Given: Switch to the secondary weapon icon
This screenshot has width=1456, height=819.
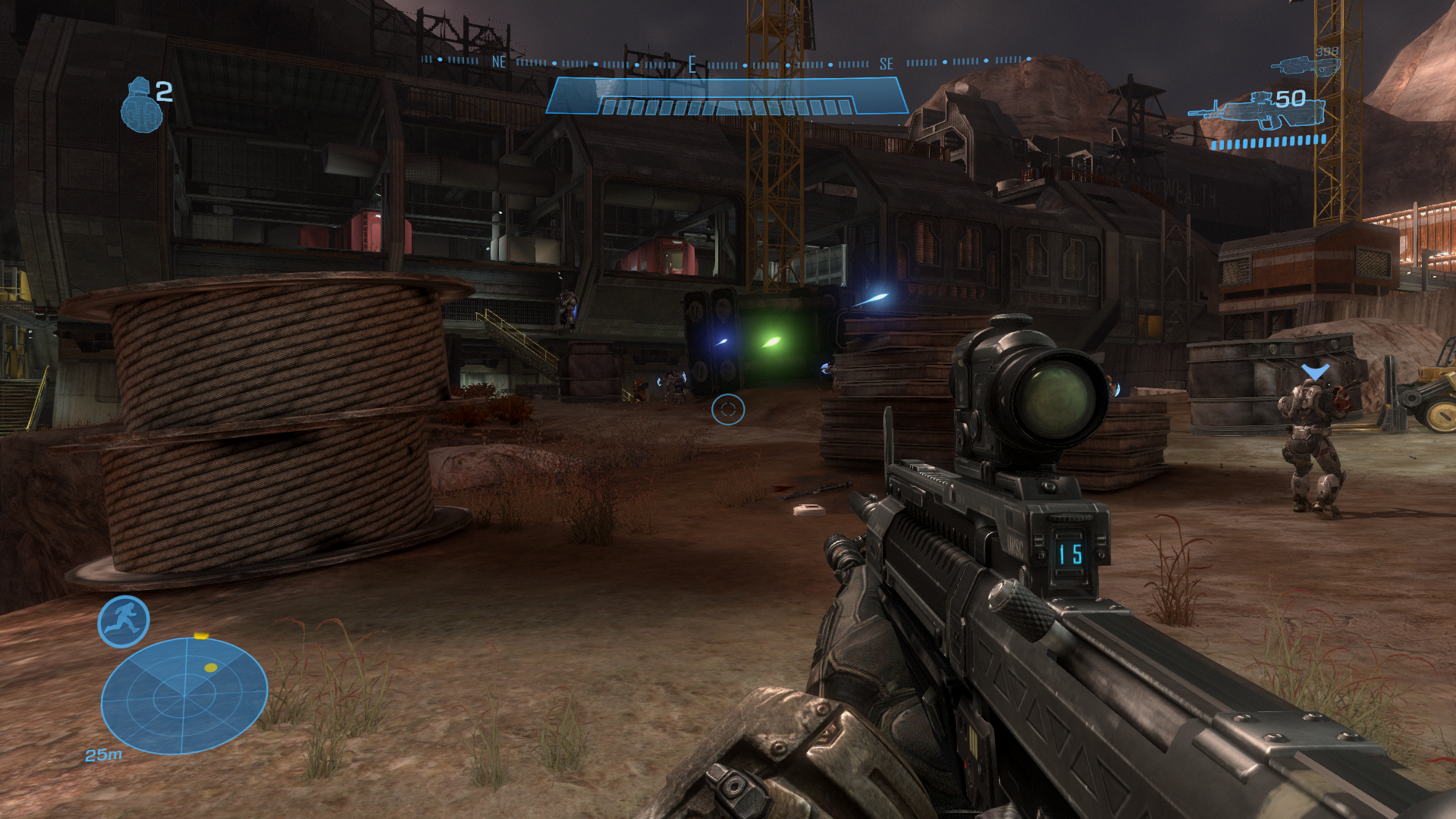Looking at the screenshot, I should (1304, 65).
